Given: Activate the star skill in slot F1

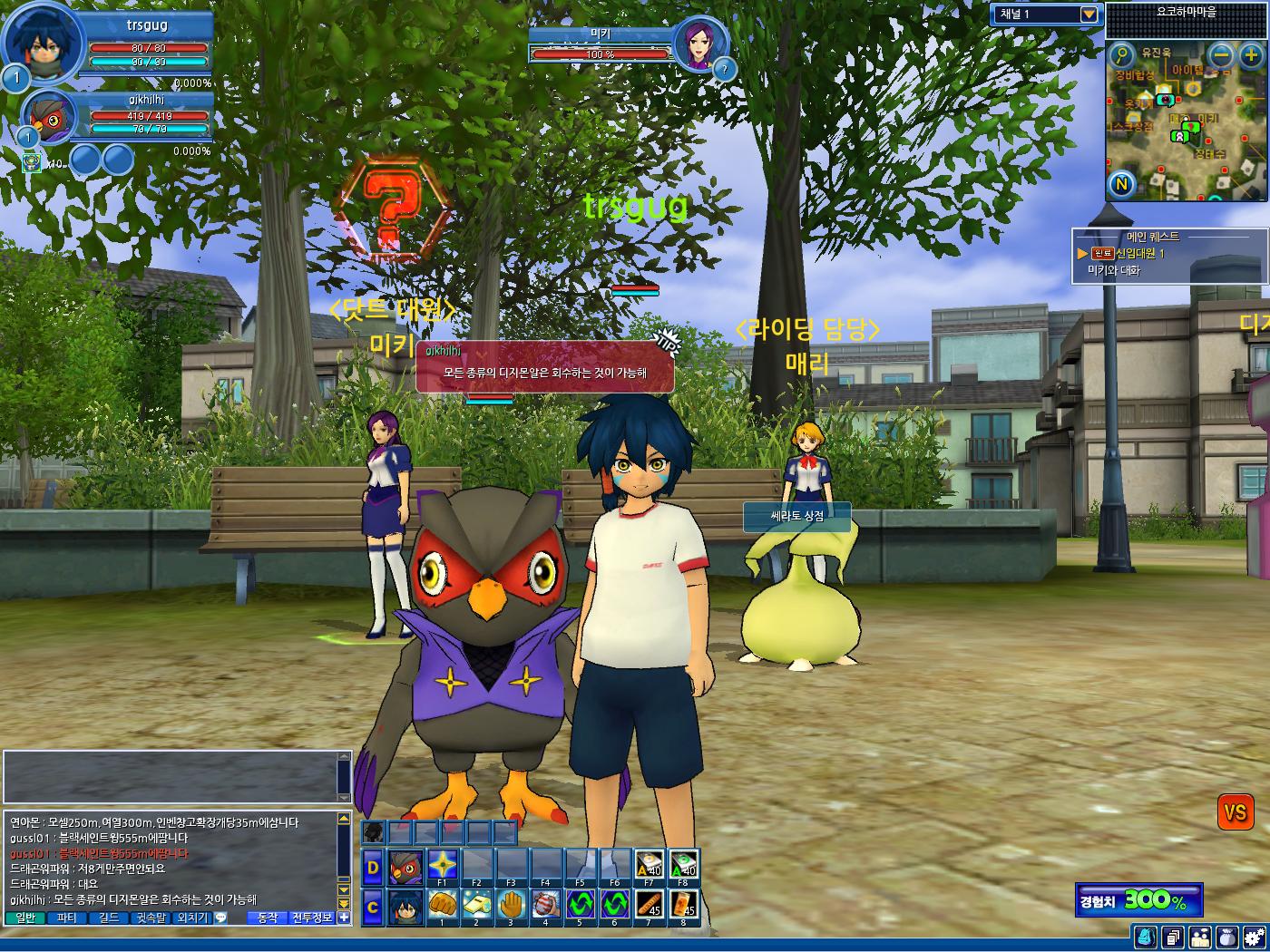Looking at the screenshot, I should pos(442,865).
